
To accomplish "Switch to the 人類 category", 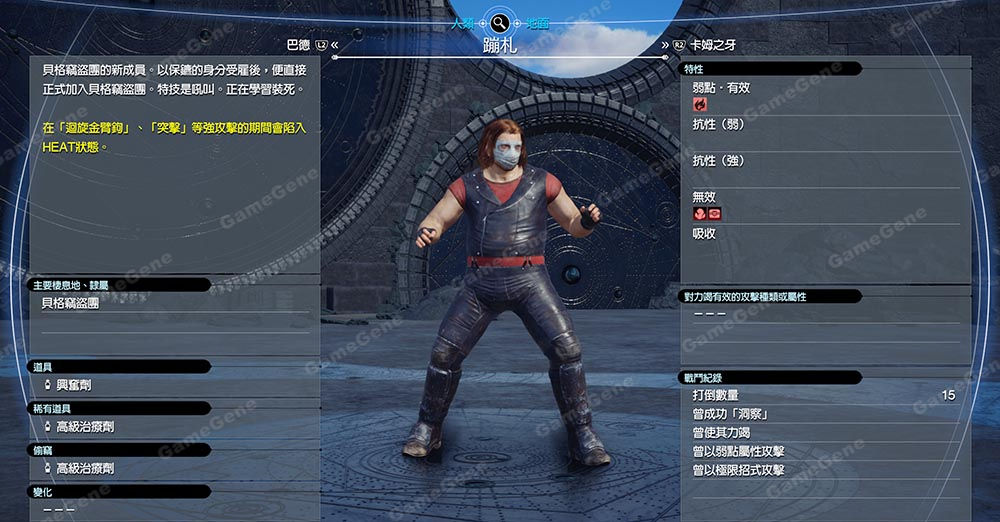I will 462,22.
